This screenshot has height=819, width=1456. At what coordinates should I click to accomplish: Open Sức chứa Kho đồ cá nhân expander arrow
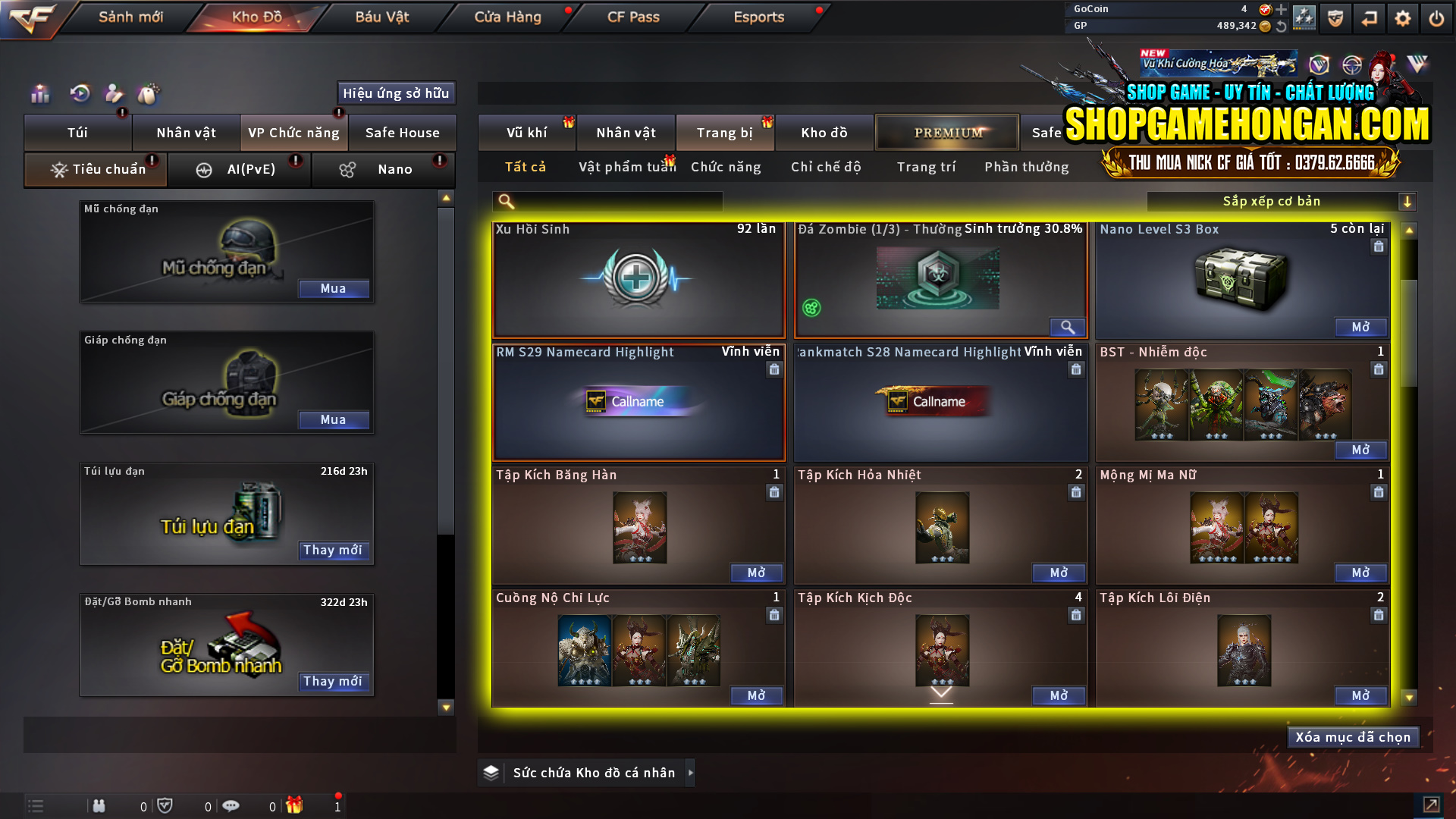[x=691, y=773]
